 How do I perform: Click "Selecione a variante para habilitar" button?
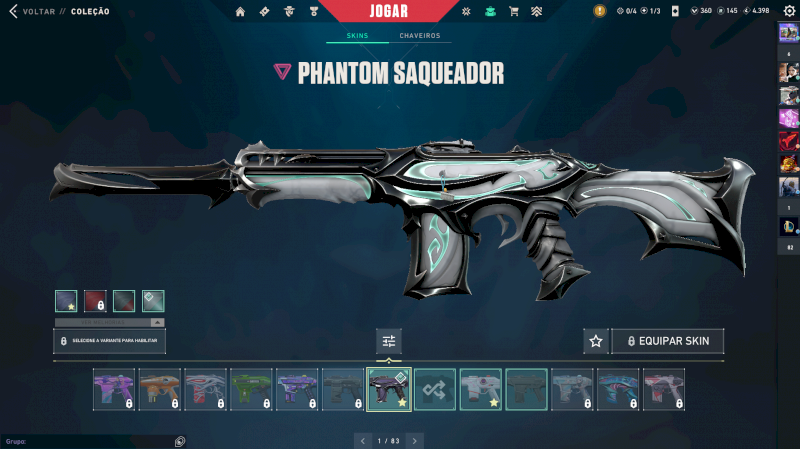click(110, 341)
